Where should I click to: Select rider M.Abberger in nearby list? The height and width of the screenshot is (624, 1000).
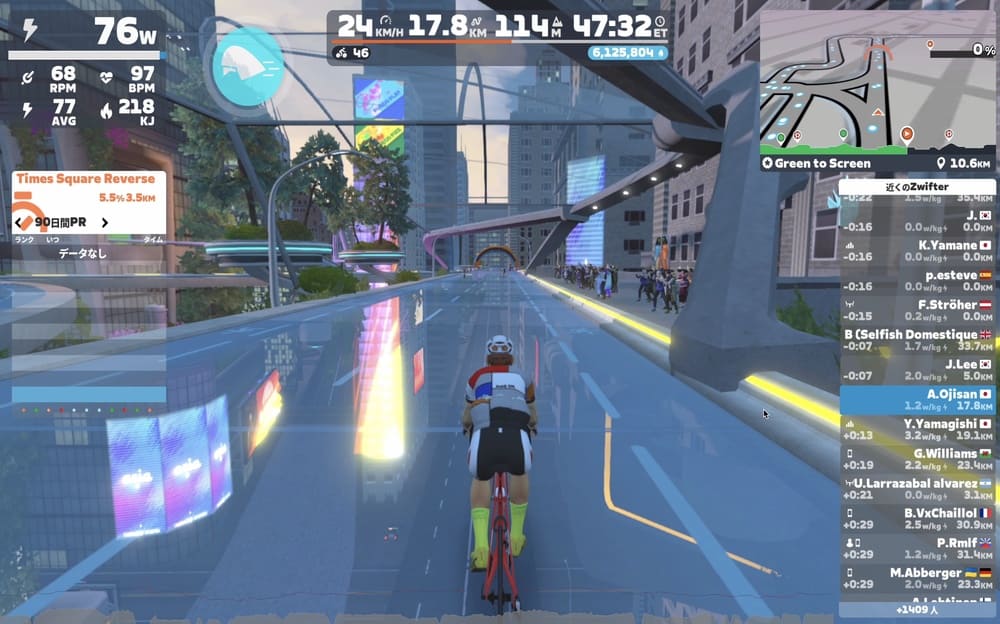pos(918,579)
